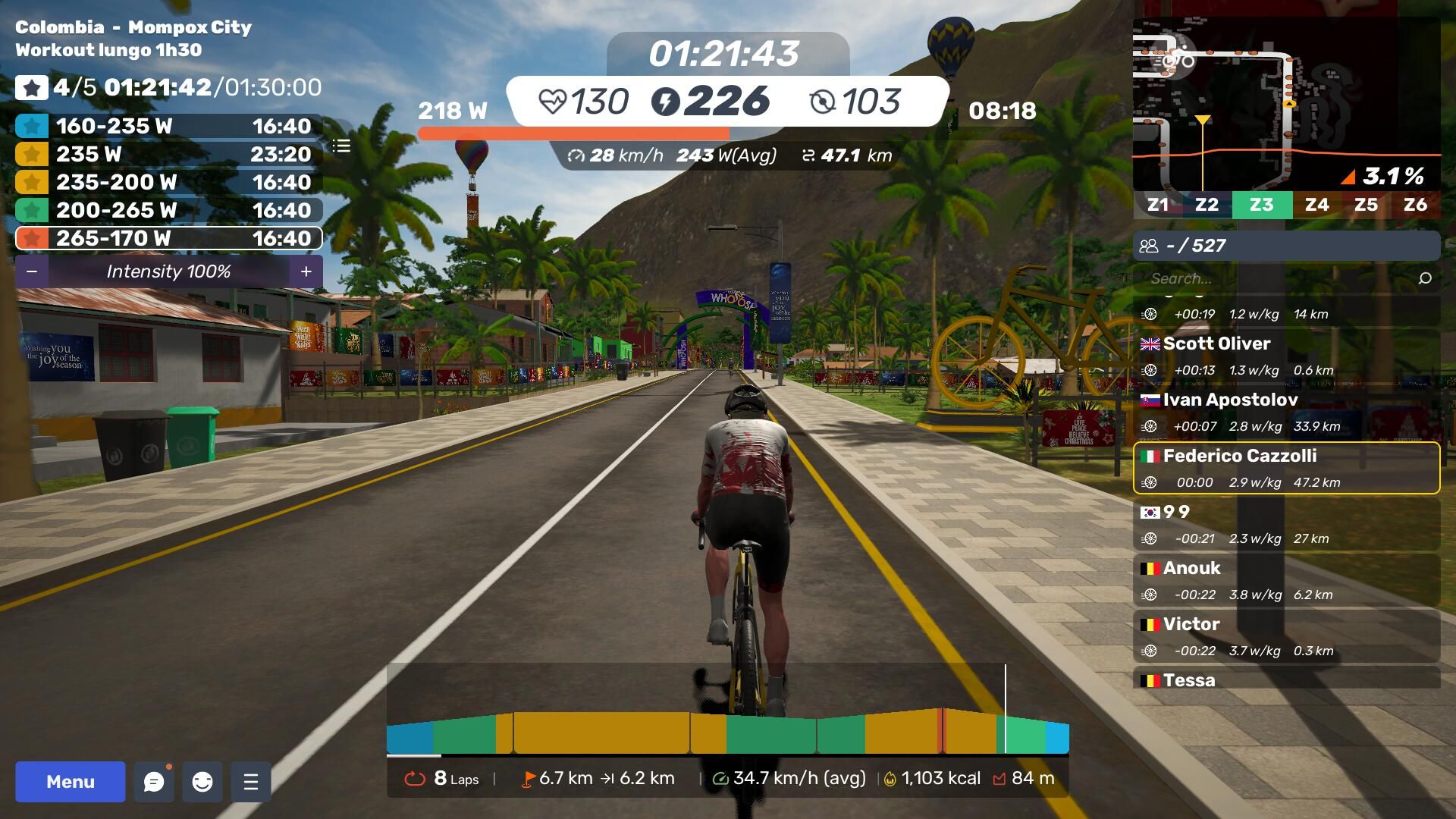Click the search magnifier icon
Image resolution: width=1456 pixels, height=819 pixels.
tap(1425, 278)
